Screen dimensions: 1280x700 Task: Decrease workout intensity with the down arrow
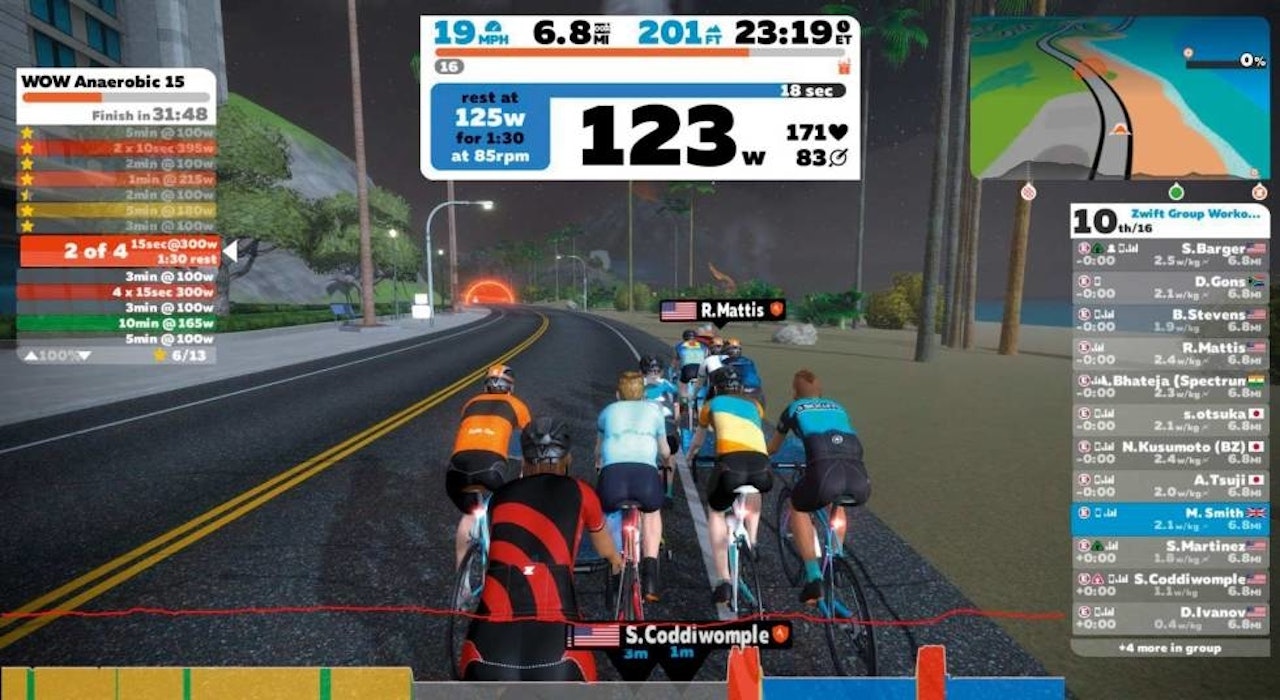(x=84, y=356)
